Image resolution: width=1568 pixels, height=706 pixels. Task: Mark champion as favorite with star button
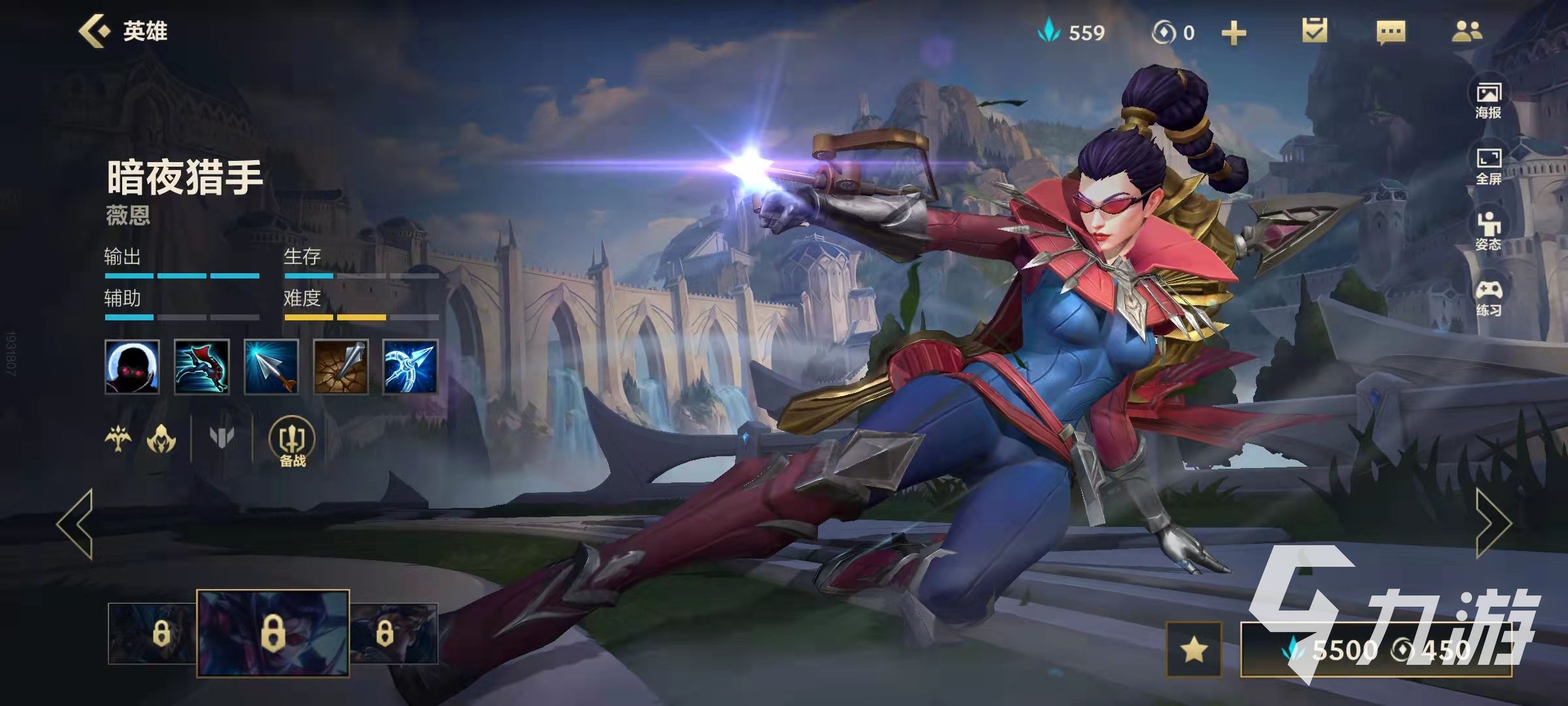[x=1194, y=649]
